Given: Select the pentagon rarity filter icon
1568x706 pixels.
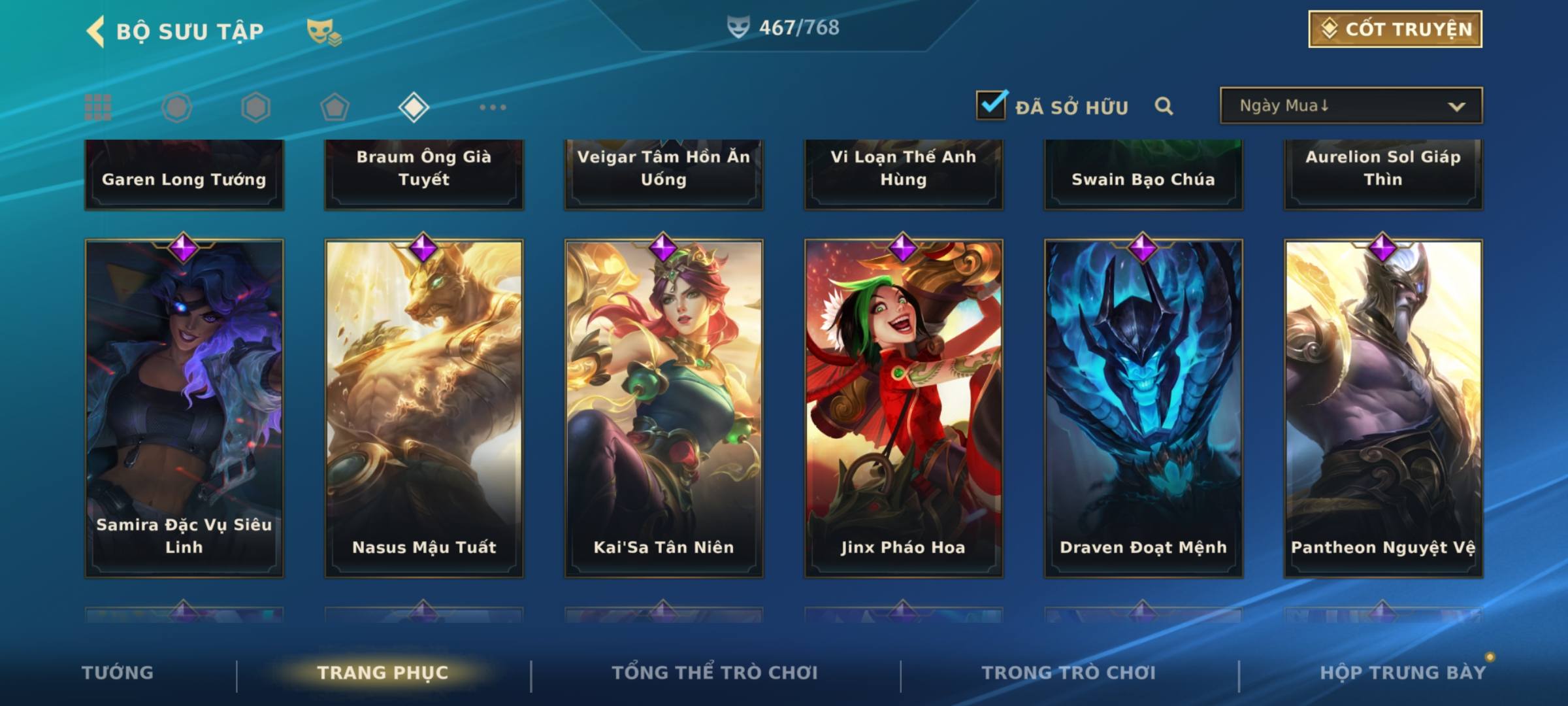Looking at the screenshot, I should [335, 107].
